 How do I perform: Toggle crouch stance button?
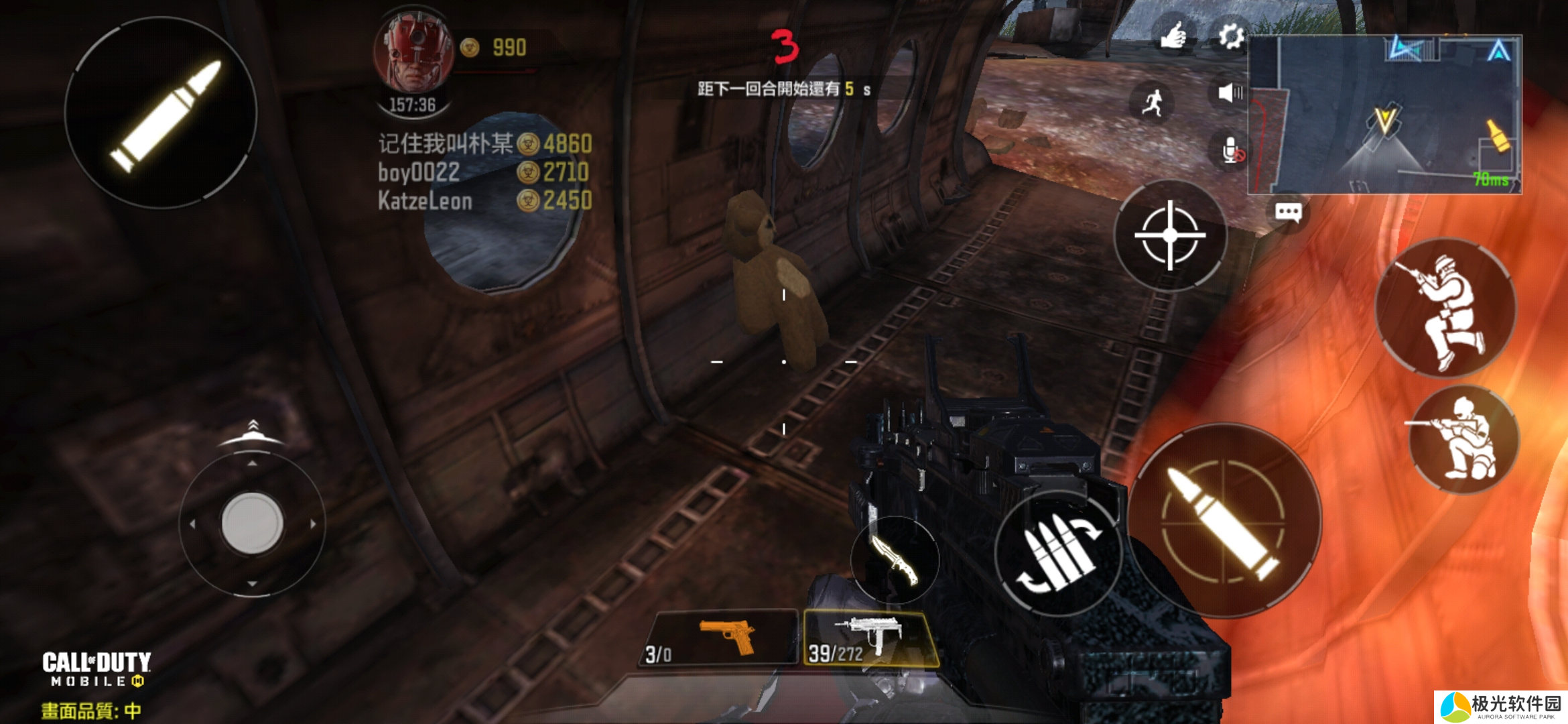point(1463,439)
